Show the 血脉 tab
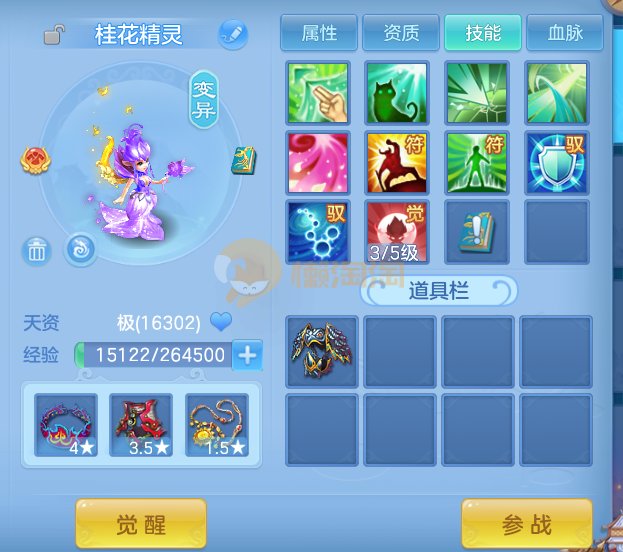Viewport: 623px width, 552px height. point(565,34)
